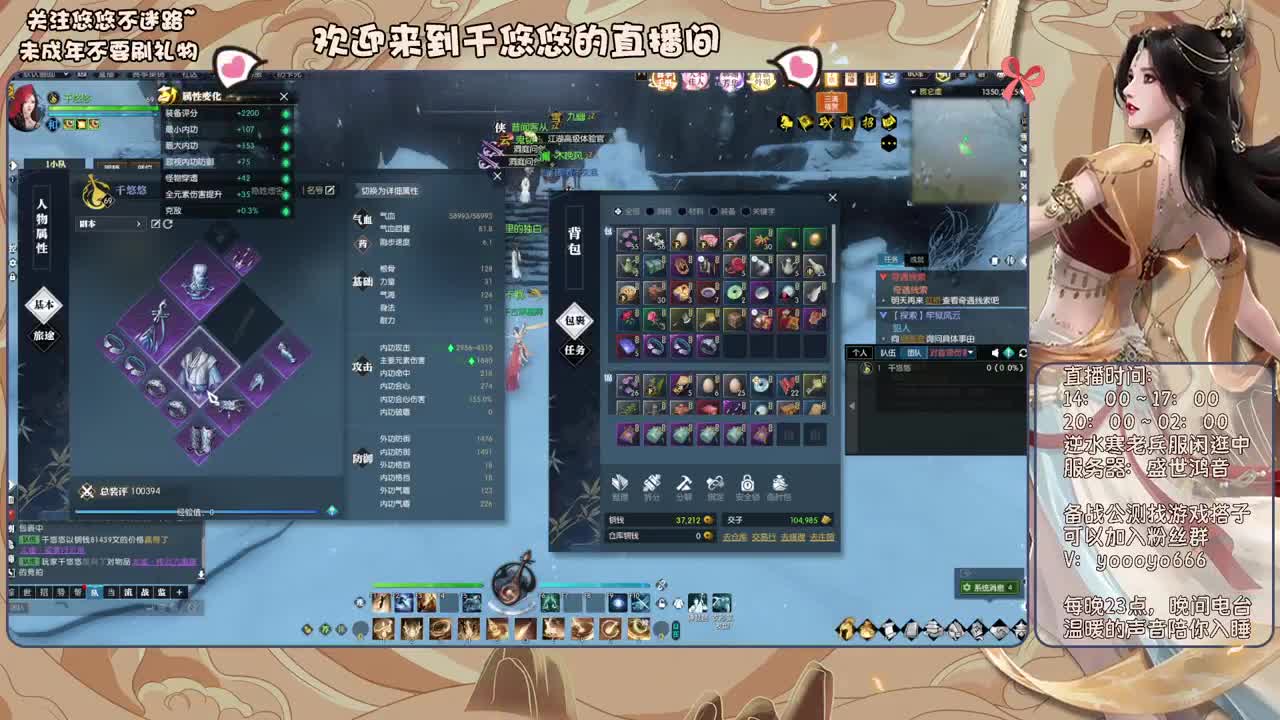Image resolution: width=1280 pixels, height=720 pixels.
Task: Open the salvage (分解) tool in the backpack
Action: pyautogui.click(x=683, y=481)
